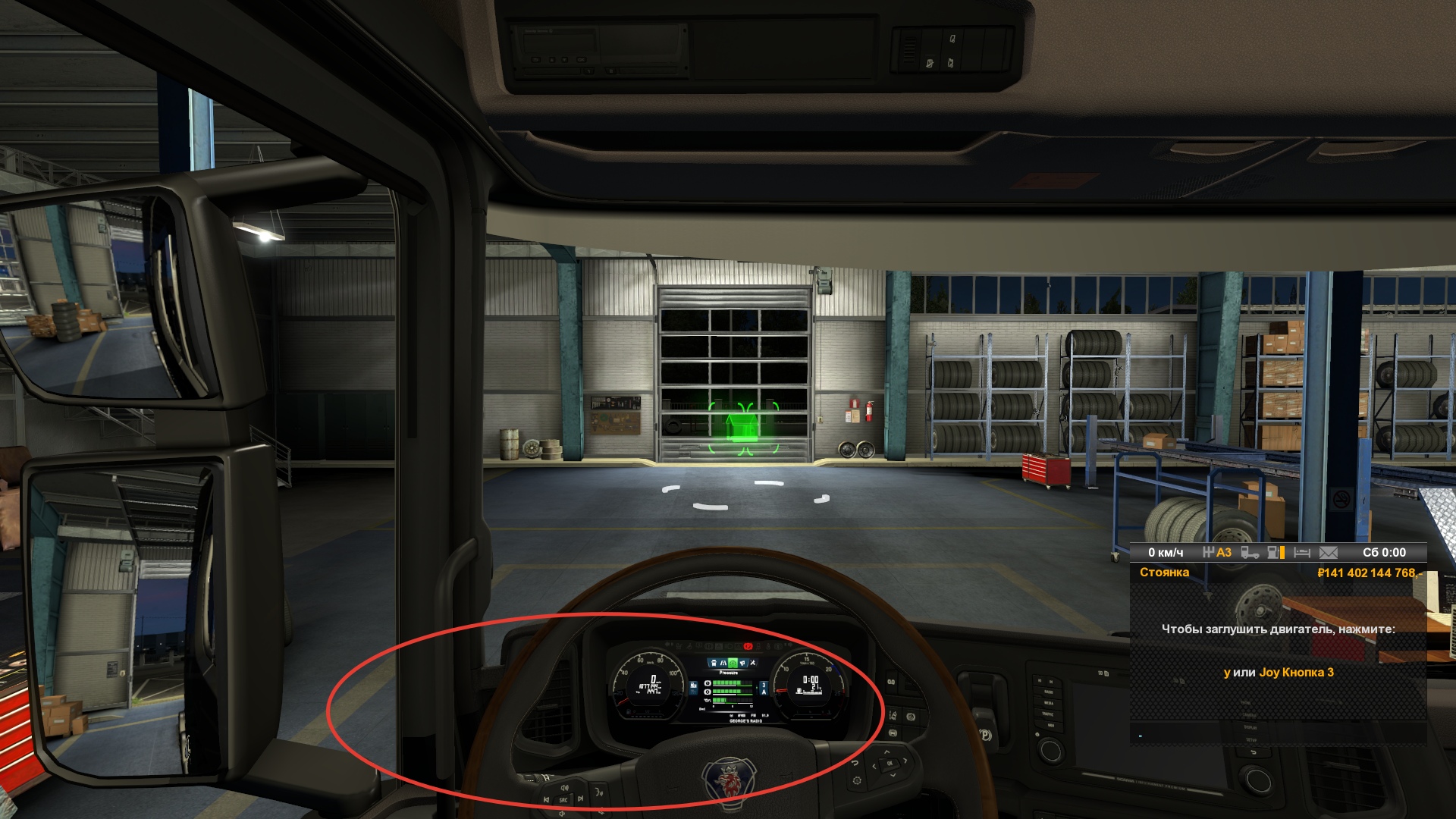Switch to the NAVI tab on the infotainment panel

1052,725
